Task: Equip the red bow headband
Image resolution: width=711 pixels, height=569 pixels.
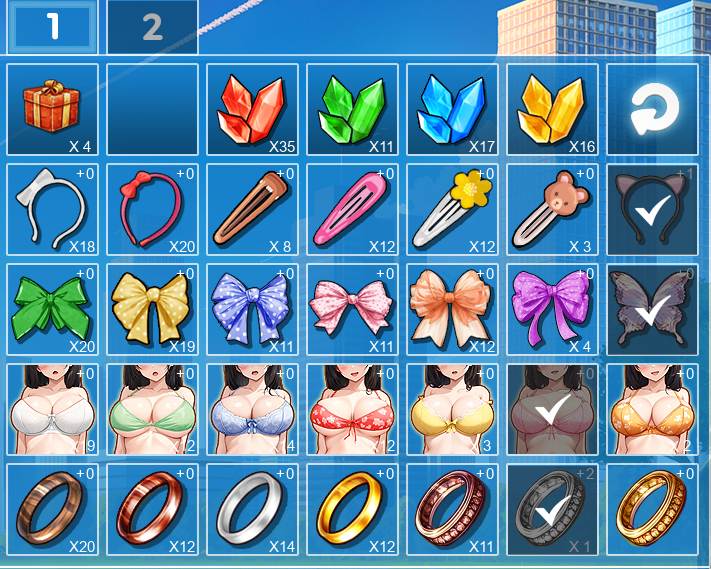Action: [152, 210]
